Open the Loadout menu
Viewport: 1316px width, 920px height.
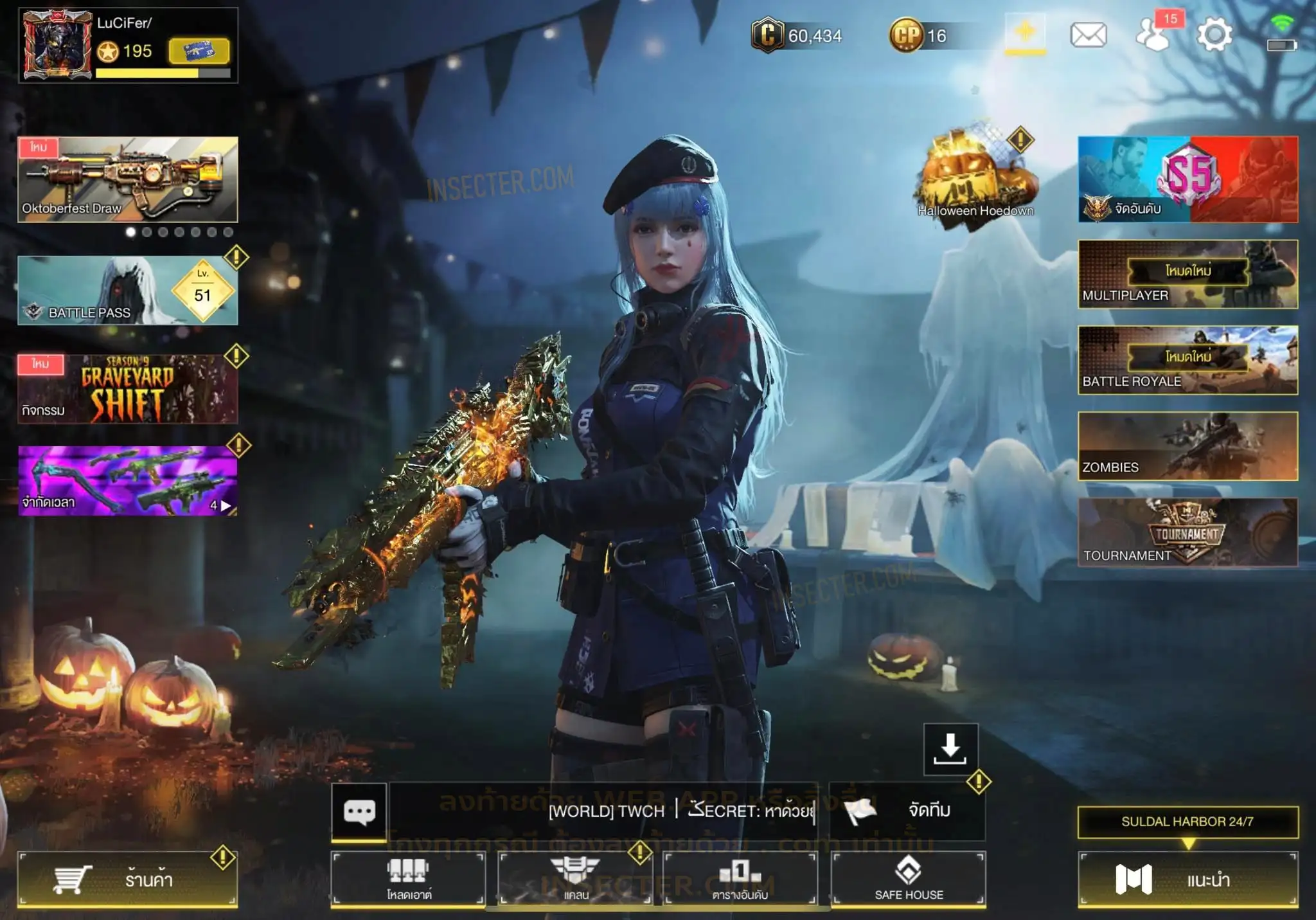pyautogui.click(x=409, y=879)
